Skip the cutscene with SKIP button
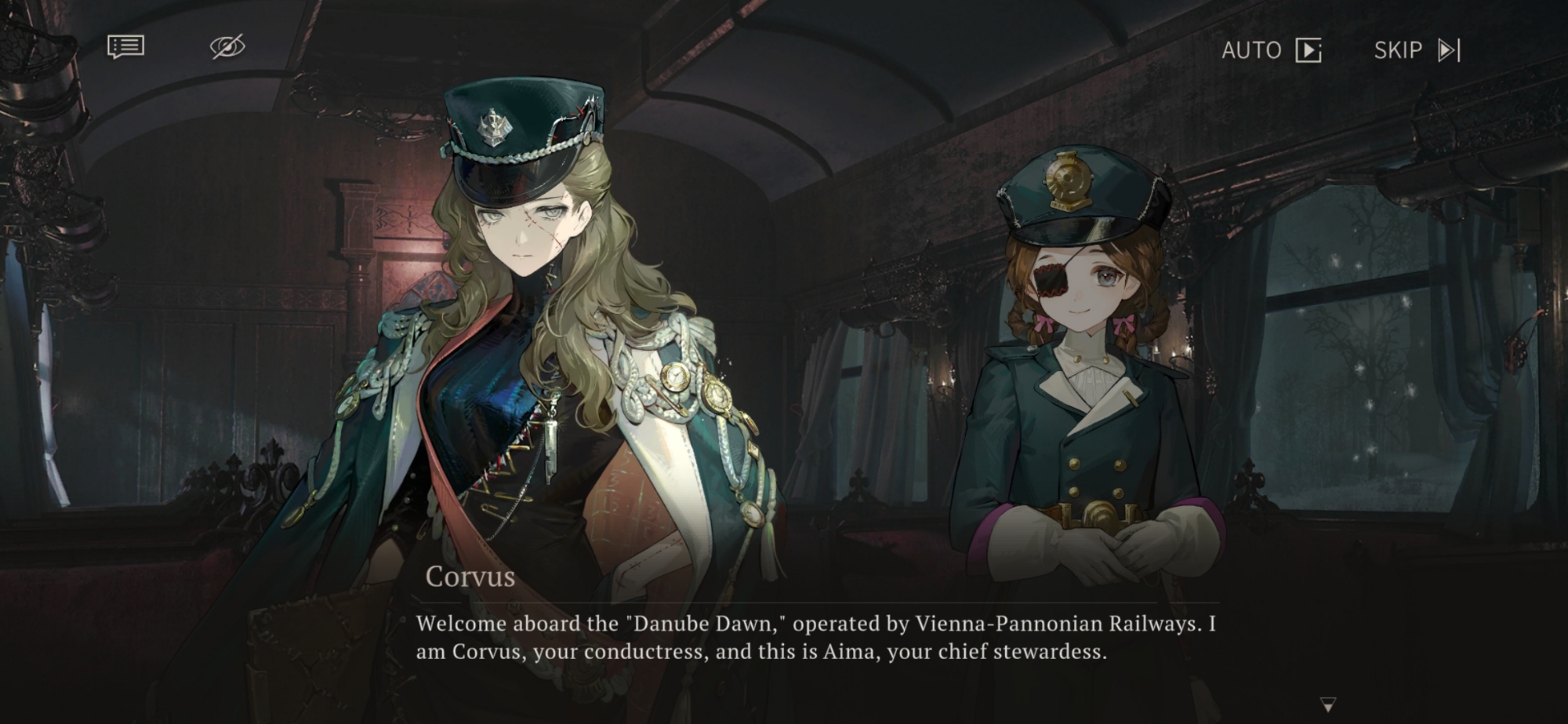Viewport: 1568px width, 724px height. tap(1417, 50)
